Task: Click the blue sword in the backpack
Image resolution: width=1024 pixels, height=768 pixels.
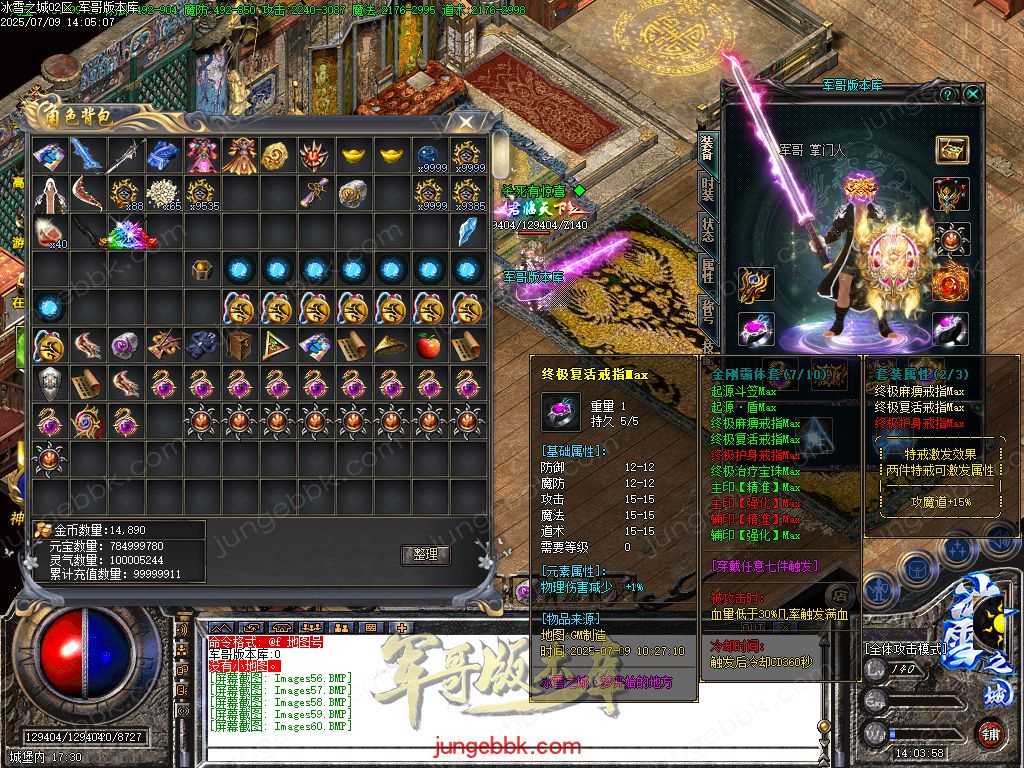Action: [86, 155]
